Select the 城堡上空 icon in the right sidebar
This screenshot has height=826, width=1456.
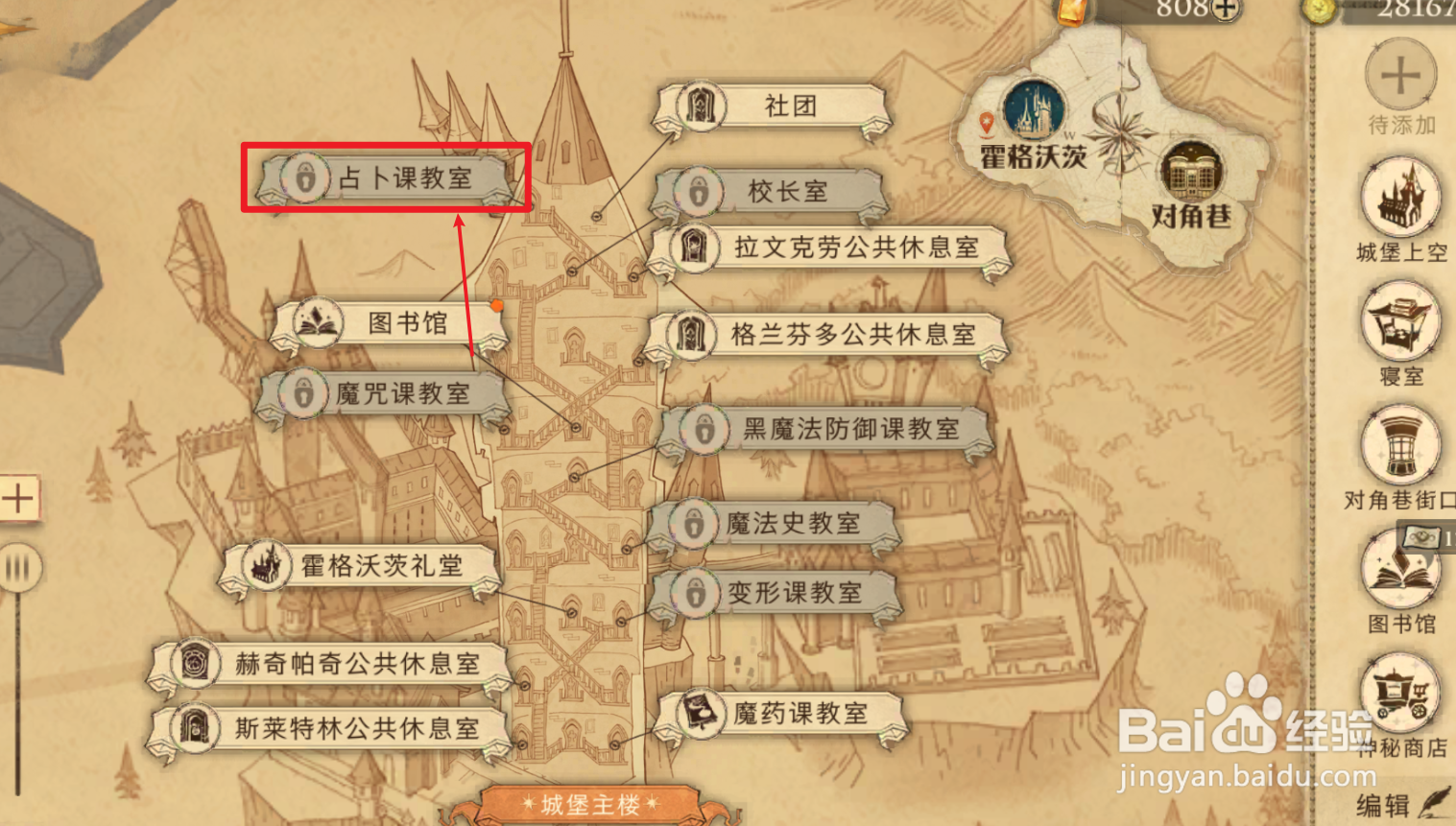point(1400,198)
